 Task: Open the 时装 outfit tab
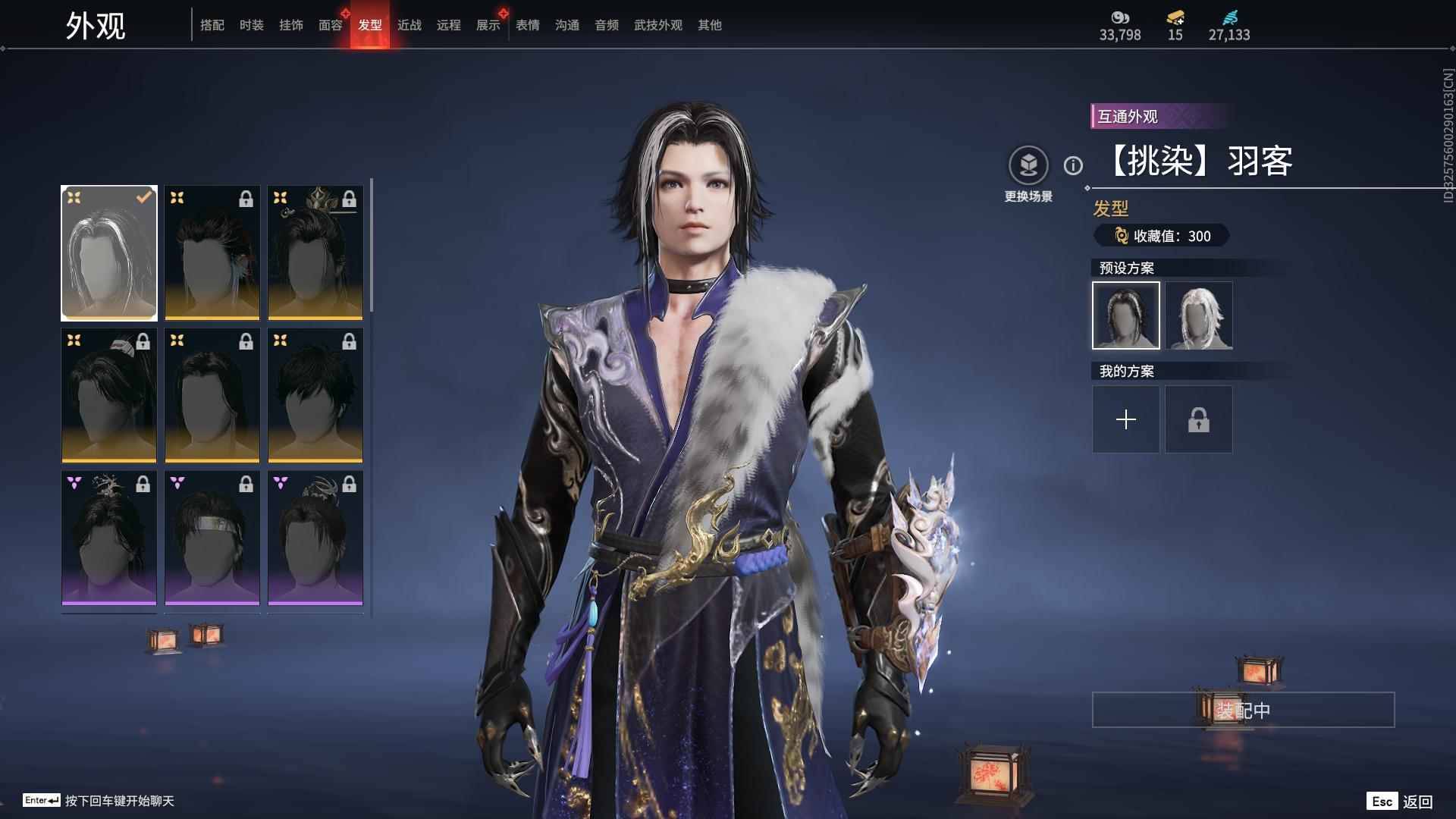[251, 25]
